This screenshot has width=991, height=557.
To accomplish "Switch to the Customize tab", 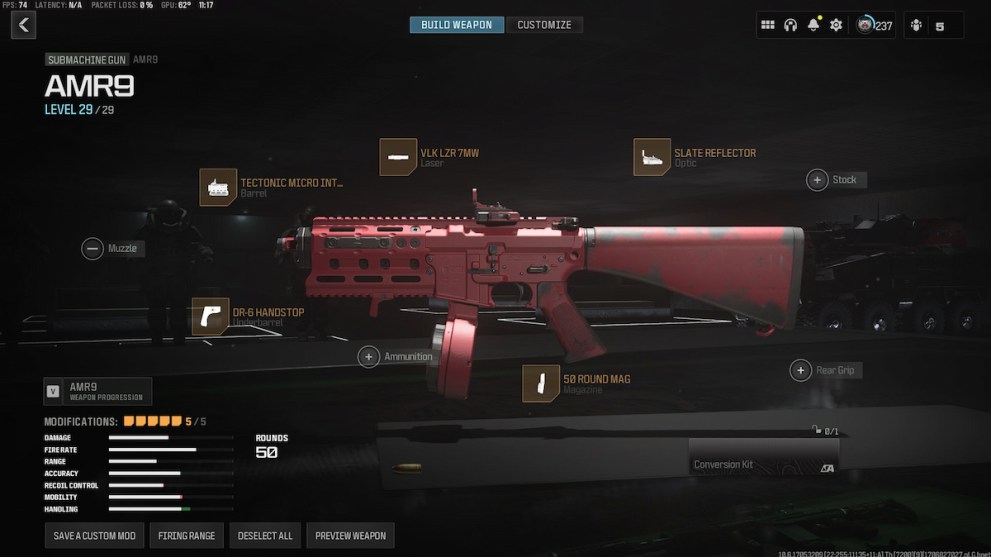I will 544,25.
